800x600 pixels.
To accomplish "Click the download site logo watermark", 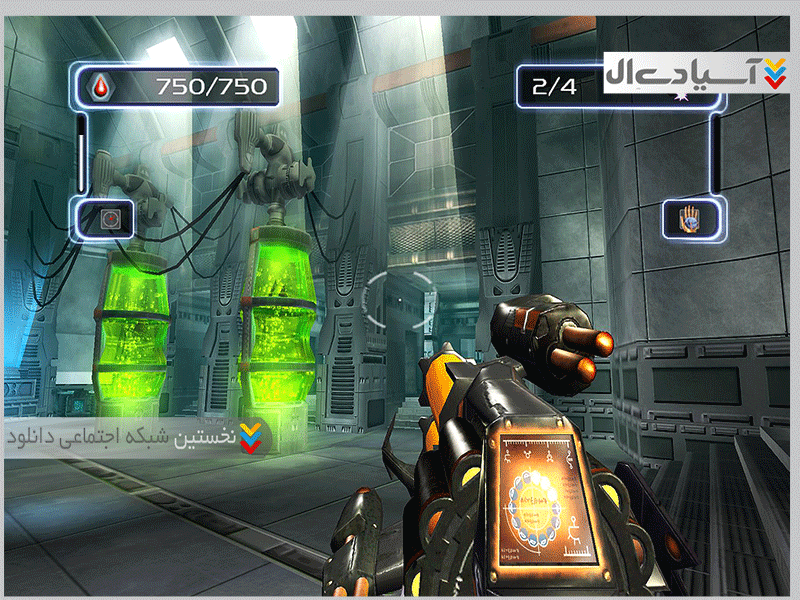I will click(698, 74).
